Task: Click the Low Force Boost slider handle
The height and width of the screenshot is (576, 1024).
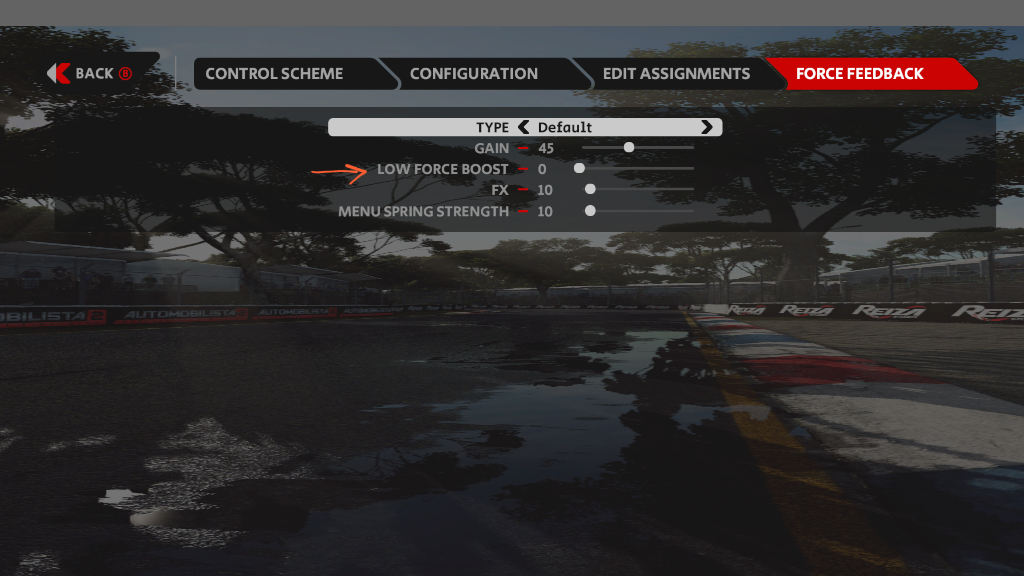Action: coord(579,169)
